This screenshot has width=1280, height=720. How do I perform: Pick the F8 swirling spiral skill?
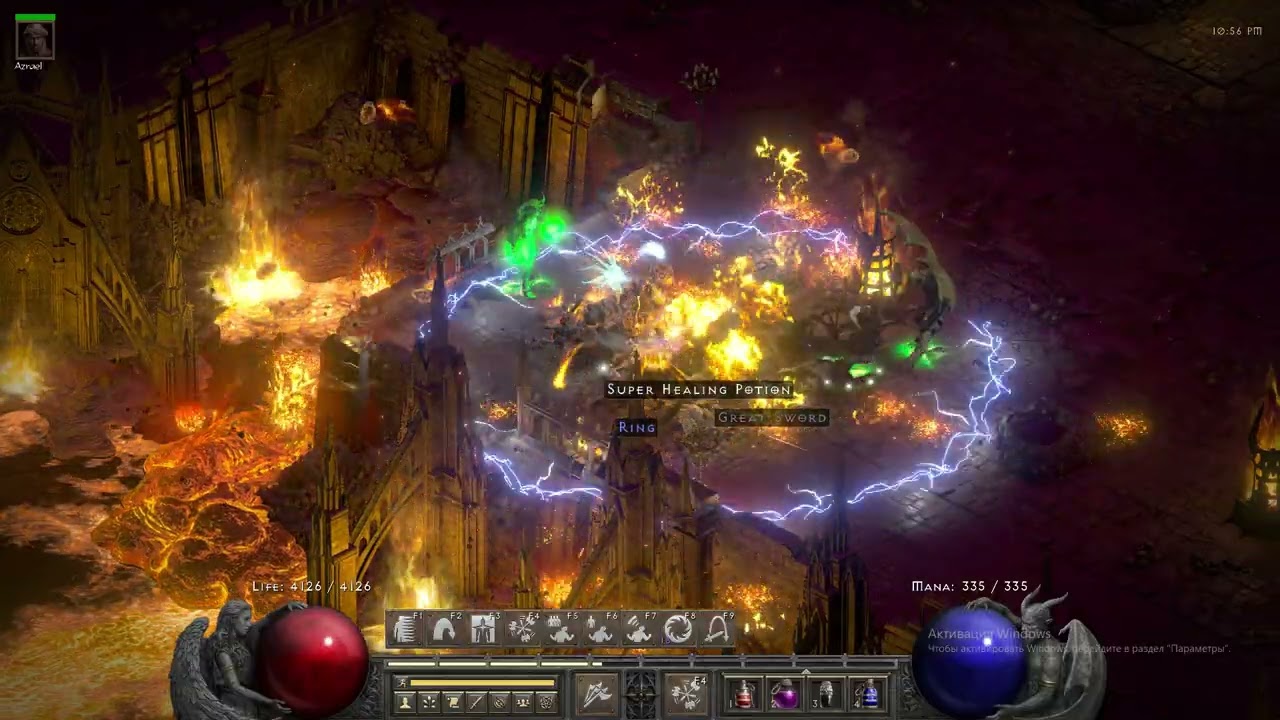click(x=679, y=629)
